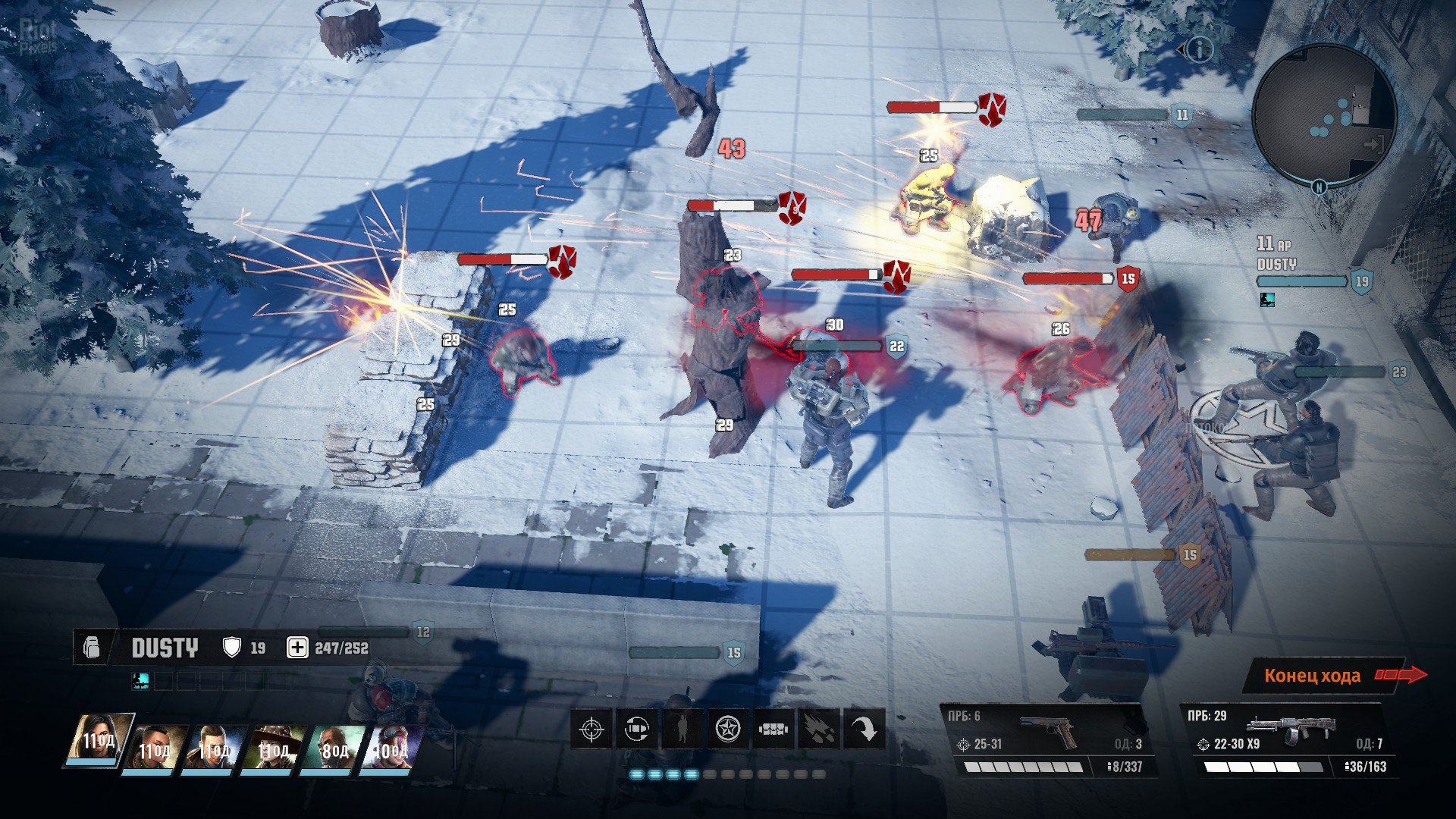Click the minimap's north compass marker

[x=1319, y=187]
